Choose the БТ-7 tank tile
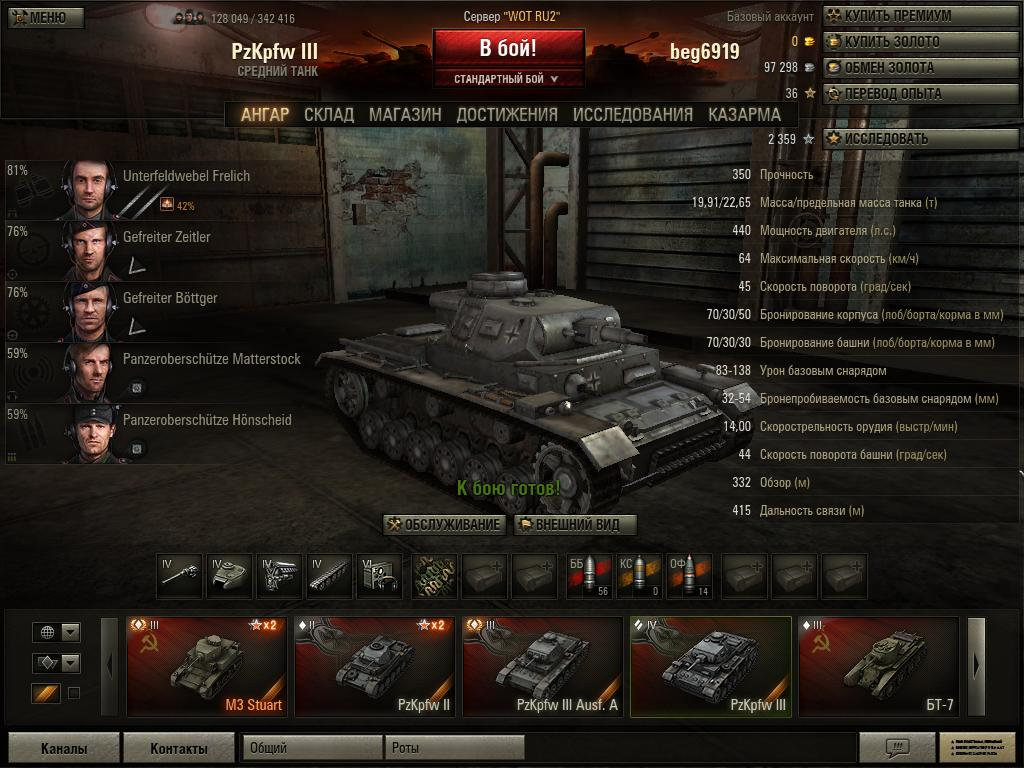The image size is (1024, 768). (878, 666)
